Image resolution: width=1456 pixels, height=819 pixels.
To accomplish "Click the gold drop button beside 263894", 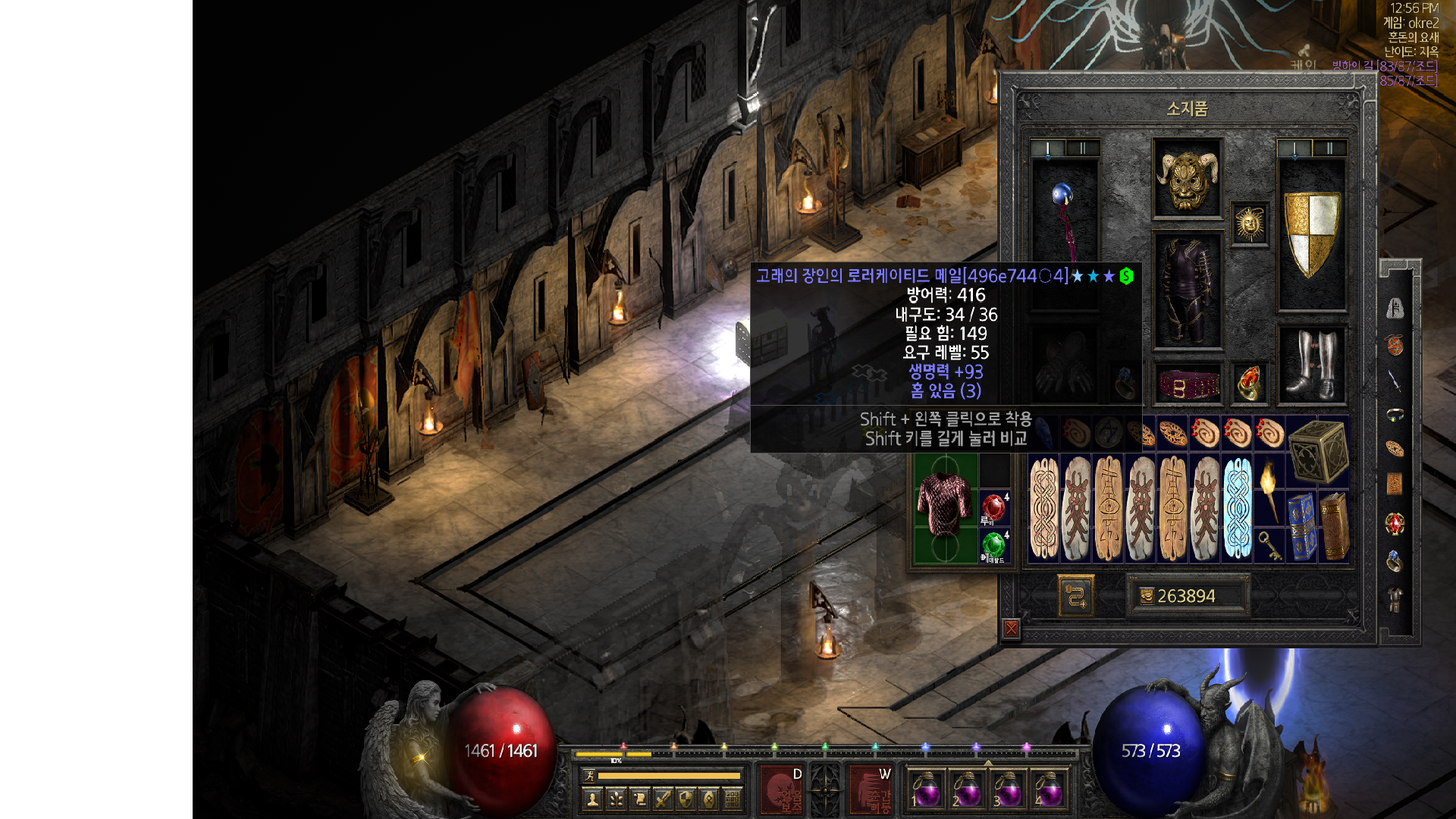I will click(1075, 596).
